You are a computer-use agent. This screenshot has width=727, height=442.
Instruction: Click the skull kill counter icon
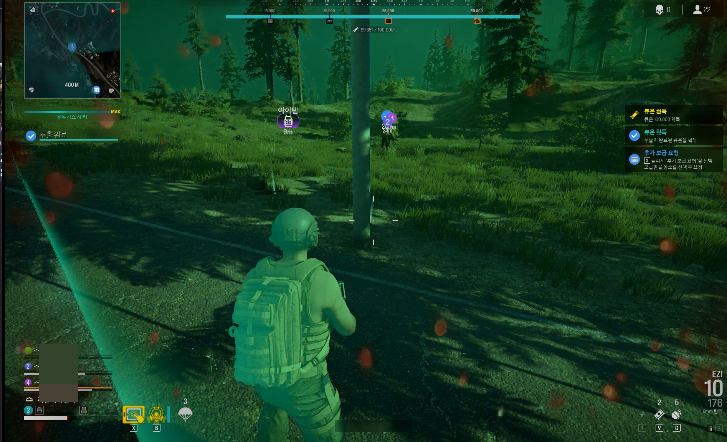tap(660, 10)
